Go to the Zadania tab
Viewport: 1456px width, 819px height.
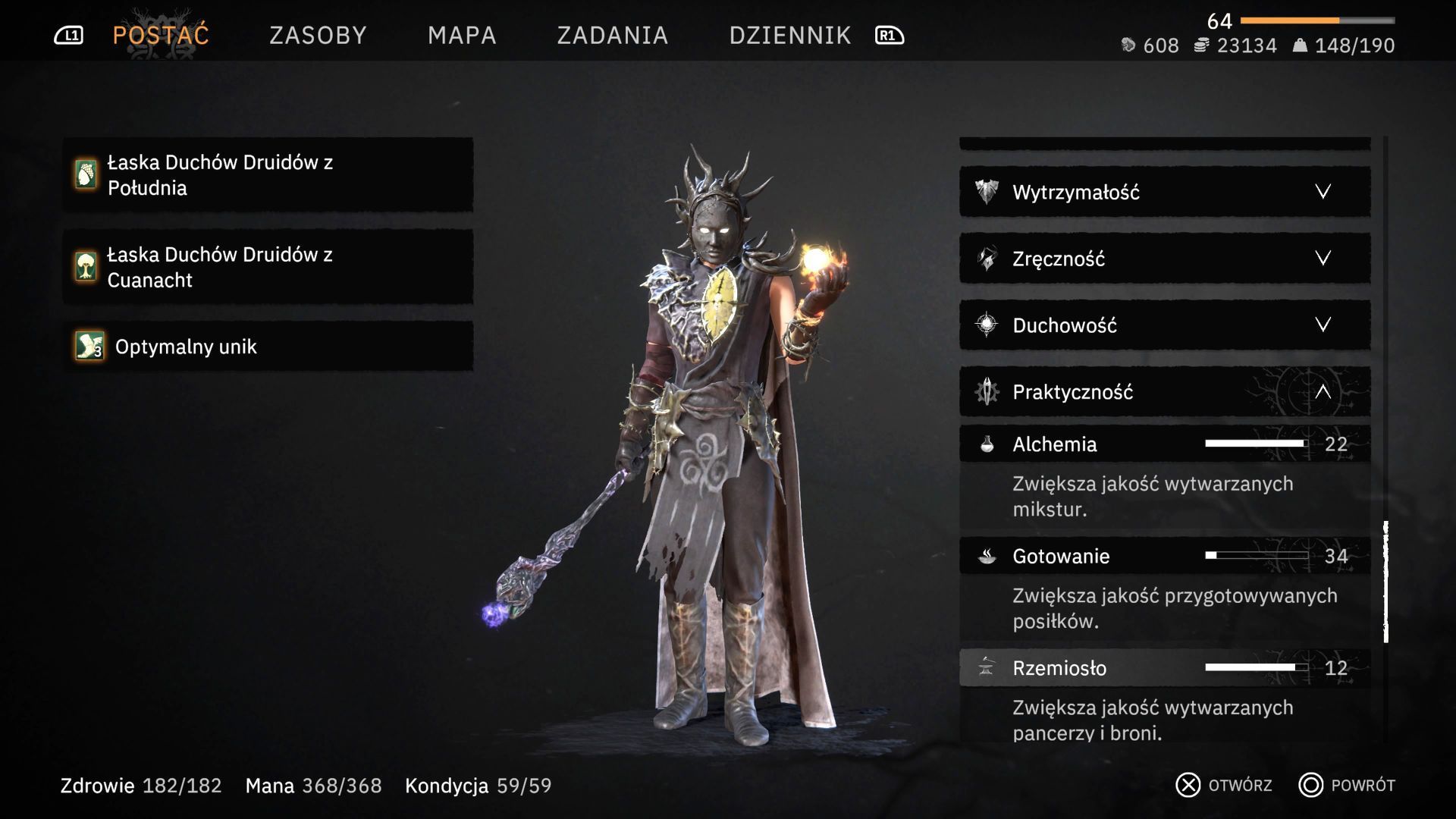click(x=612, y=36)
